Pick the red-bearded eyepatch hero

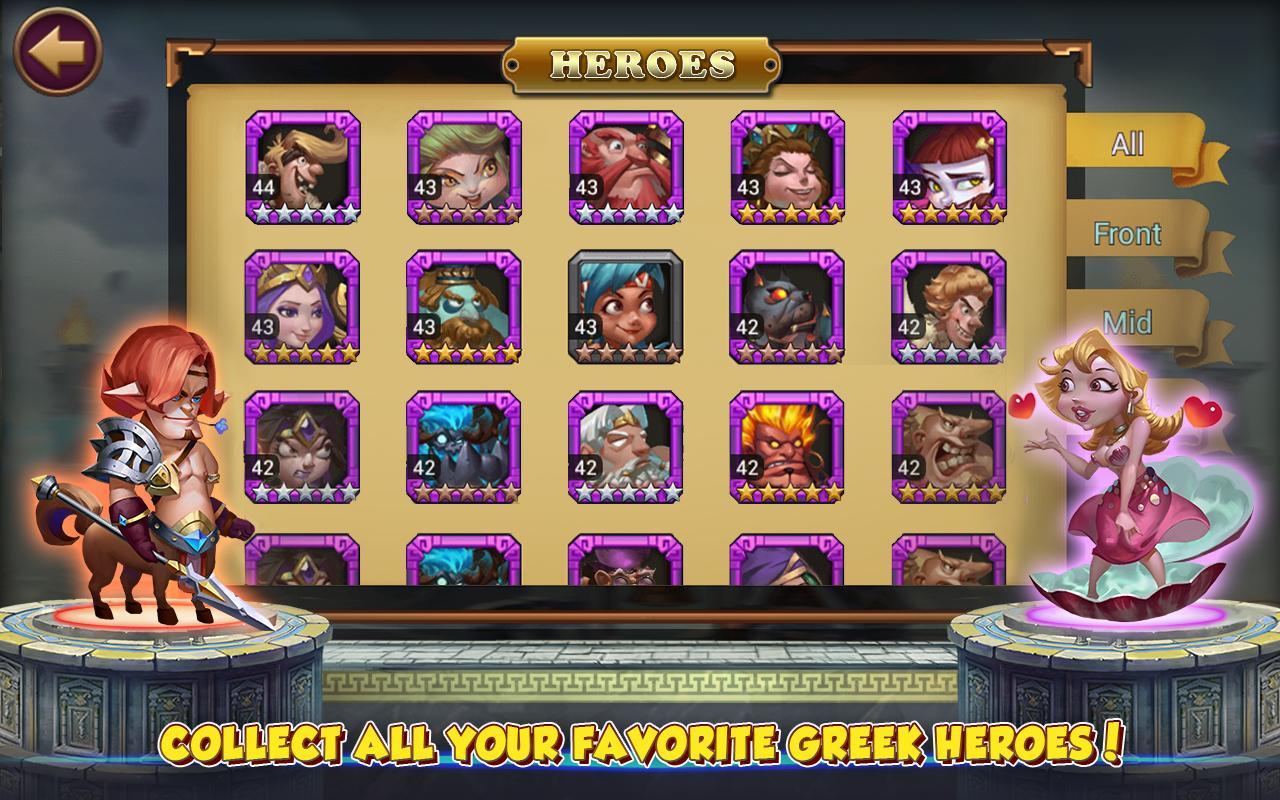[626, 166]
